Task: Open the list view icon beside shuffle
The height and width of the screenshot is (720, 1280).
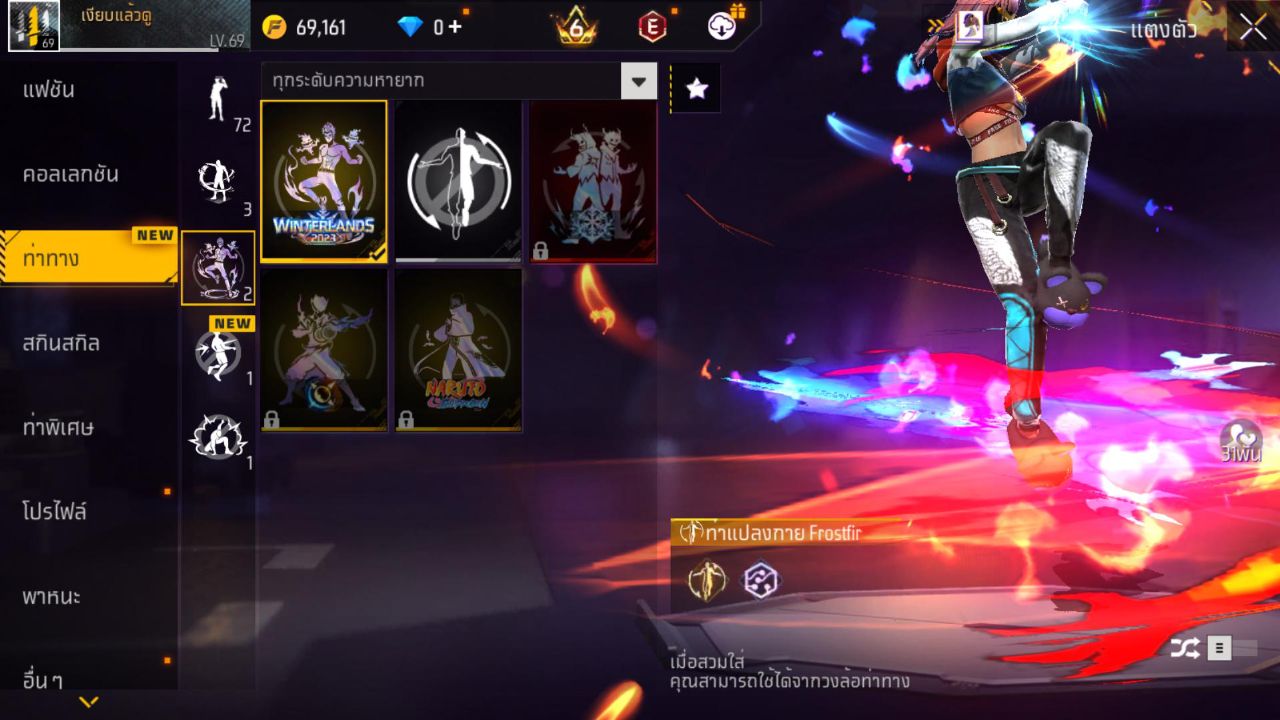Action: pyautogui.click(x=1218, y=648)
